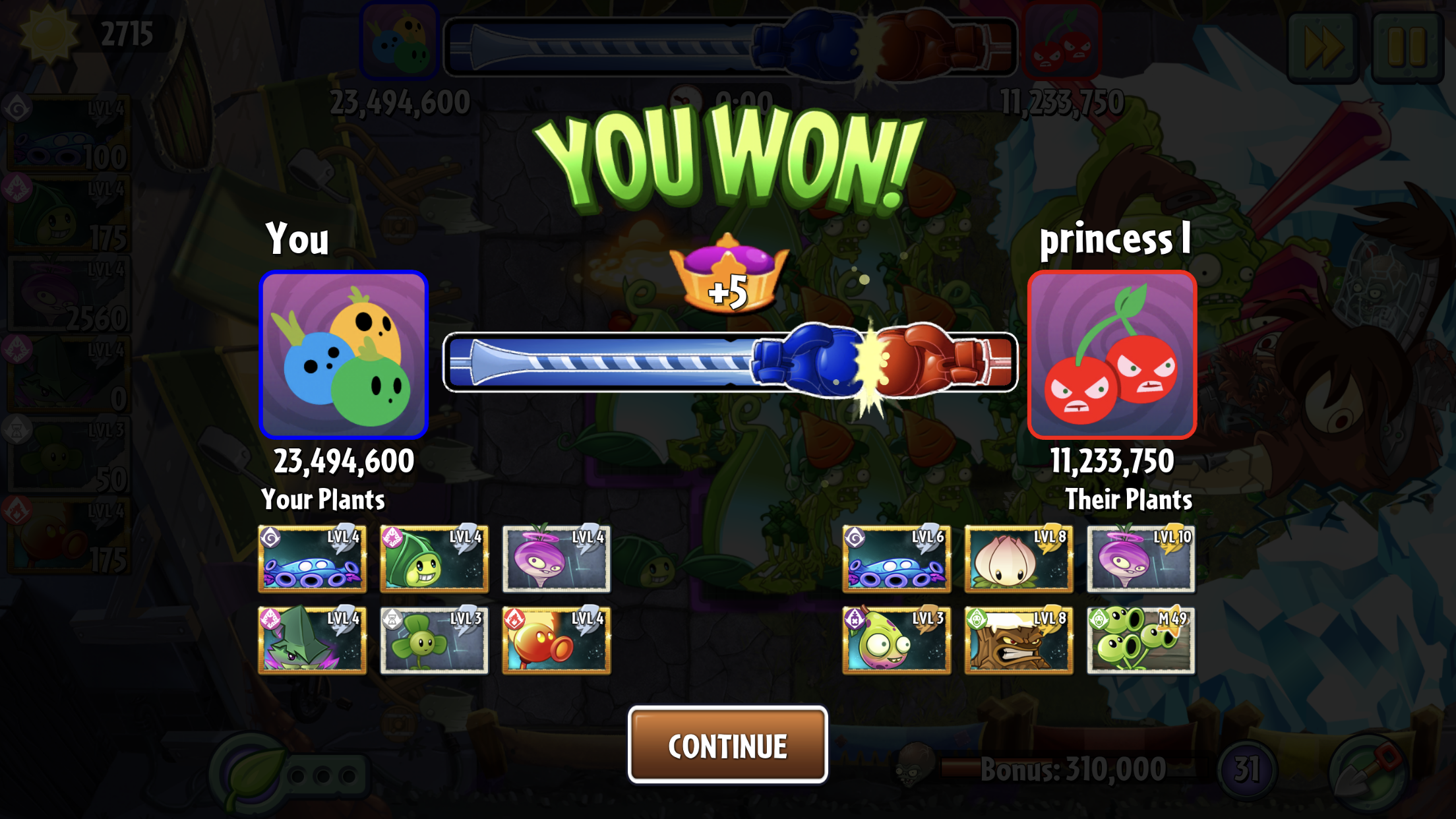The height and width of the screenshot is (819, 1456).
Task: Choose your green hooded plant LVL 4 card
Action: click(434, 559)
